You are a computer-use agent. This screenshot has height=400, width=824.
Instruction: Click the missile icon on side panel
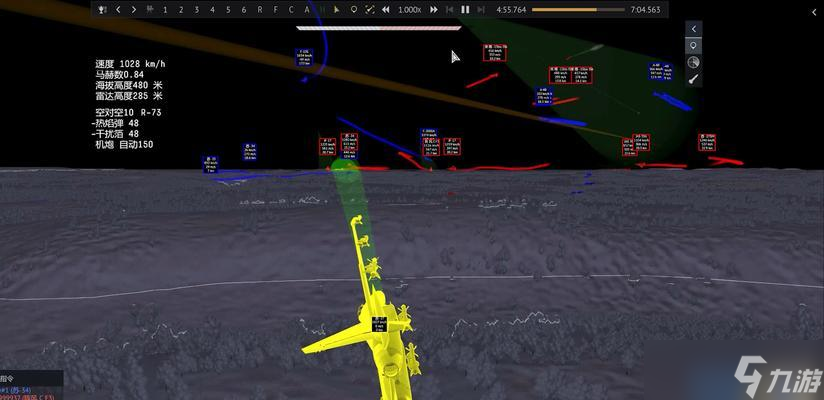tap(694, 79)
